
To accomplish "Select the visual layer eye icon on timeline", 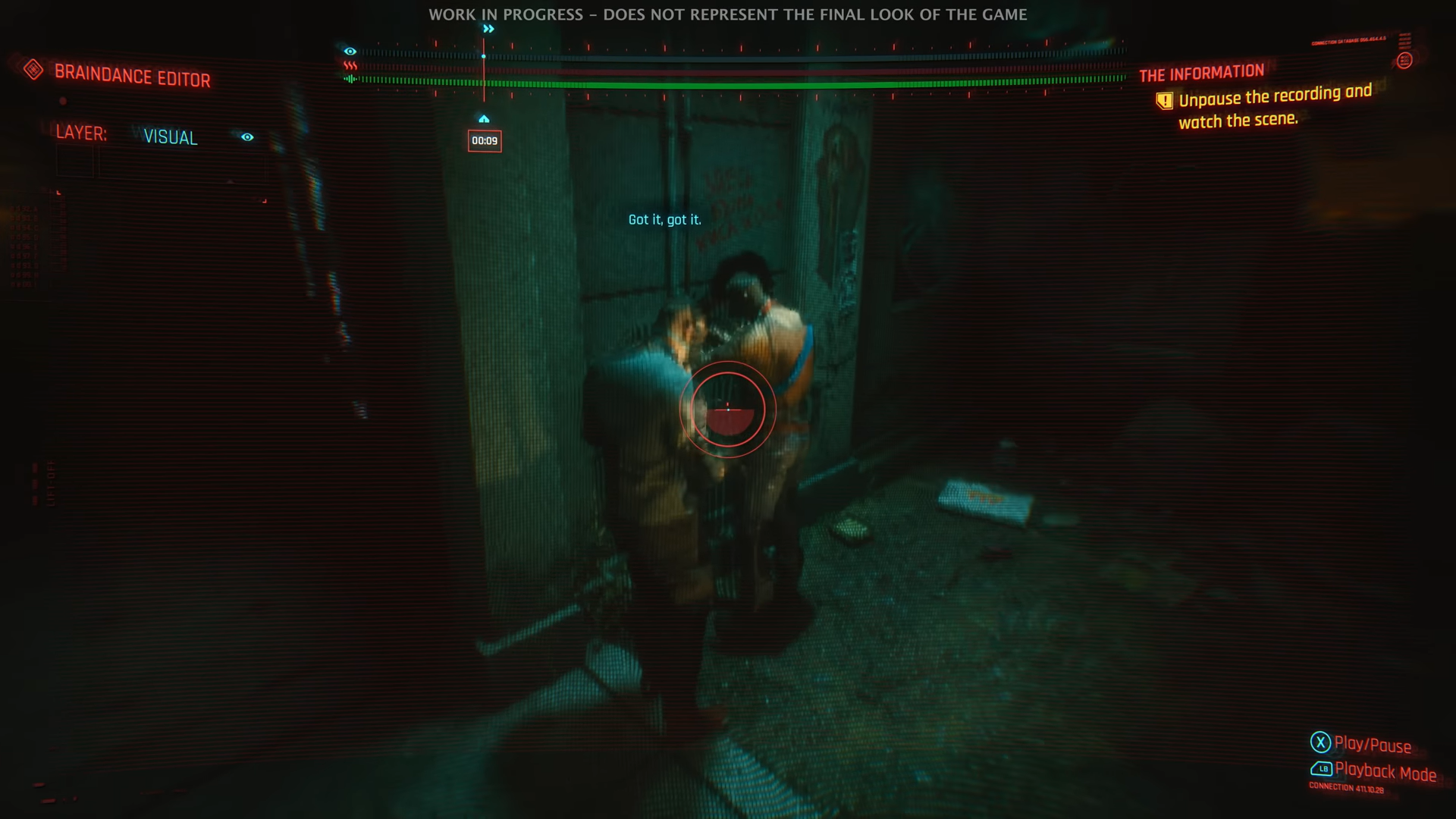I will (350, 52).
